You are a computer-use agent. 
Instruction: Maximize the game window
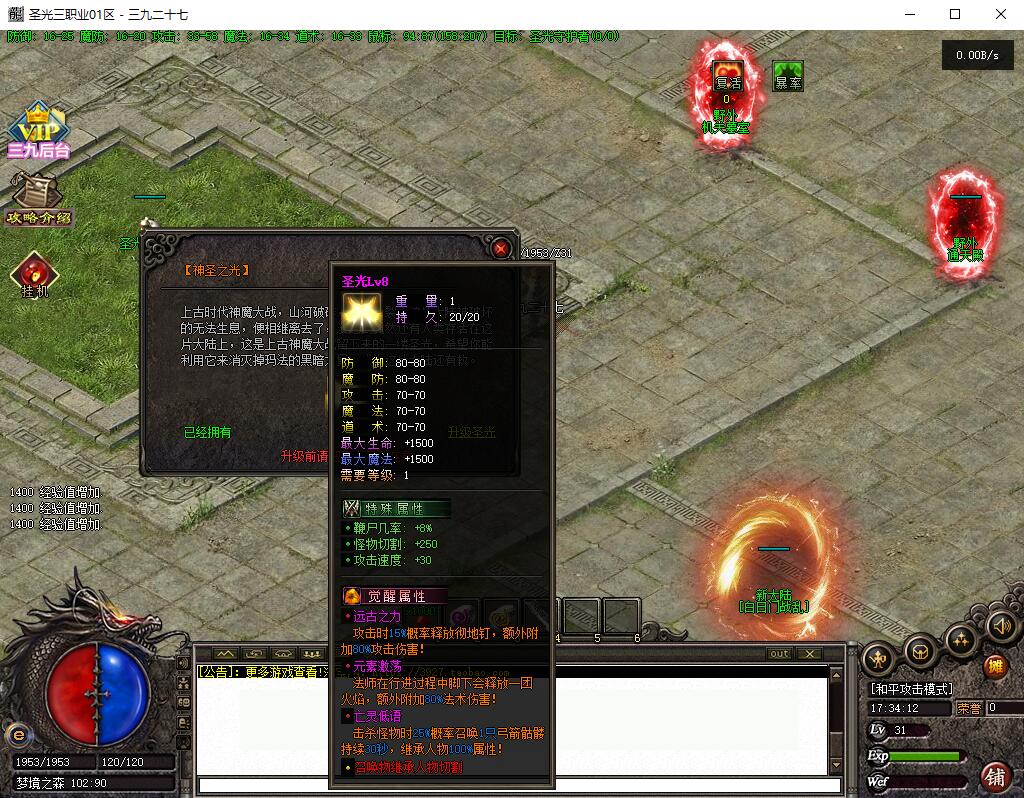955,14
